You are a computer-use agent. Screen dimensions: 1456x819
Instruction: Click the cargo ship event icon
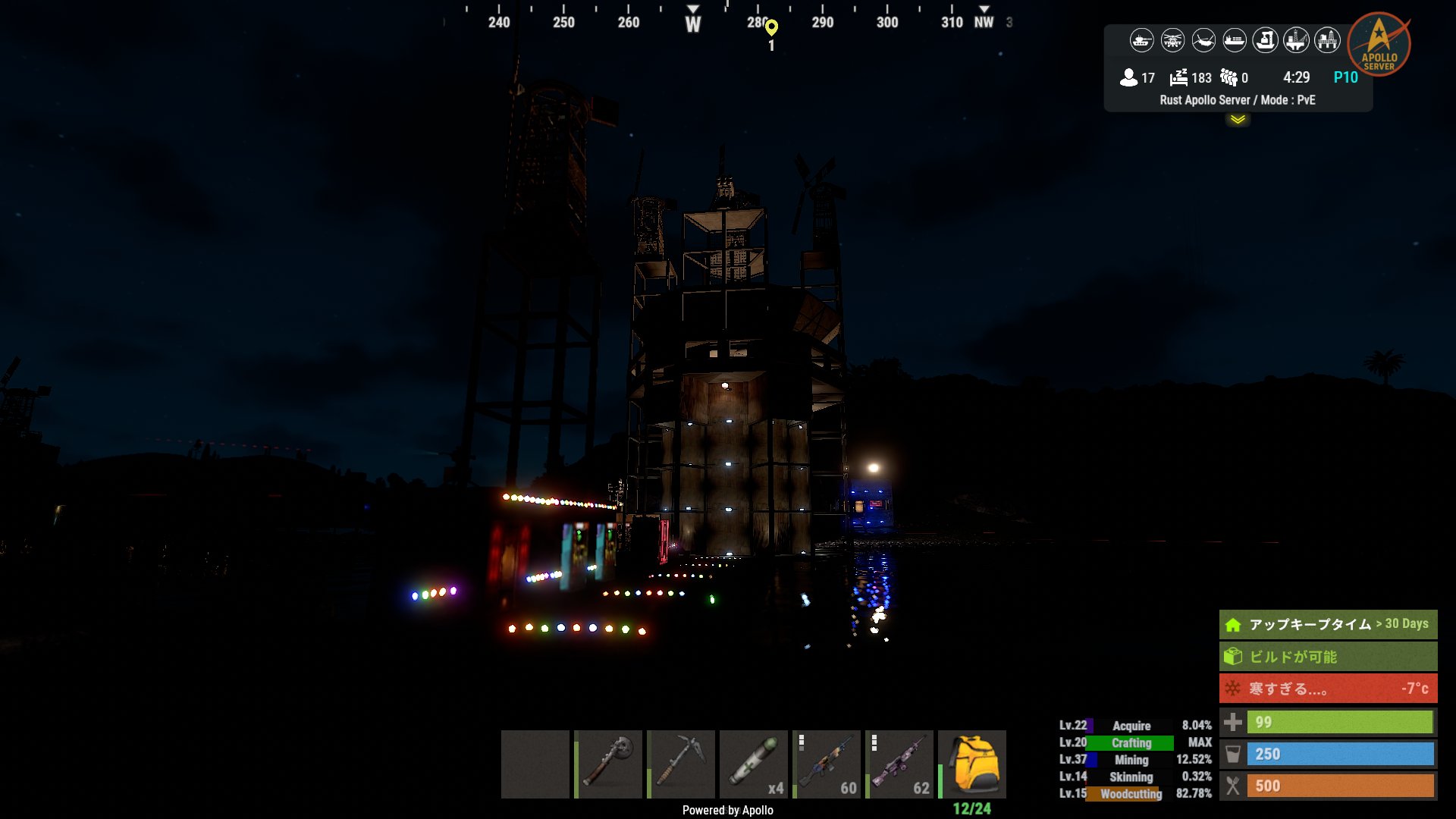pos(1235,40)
